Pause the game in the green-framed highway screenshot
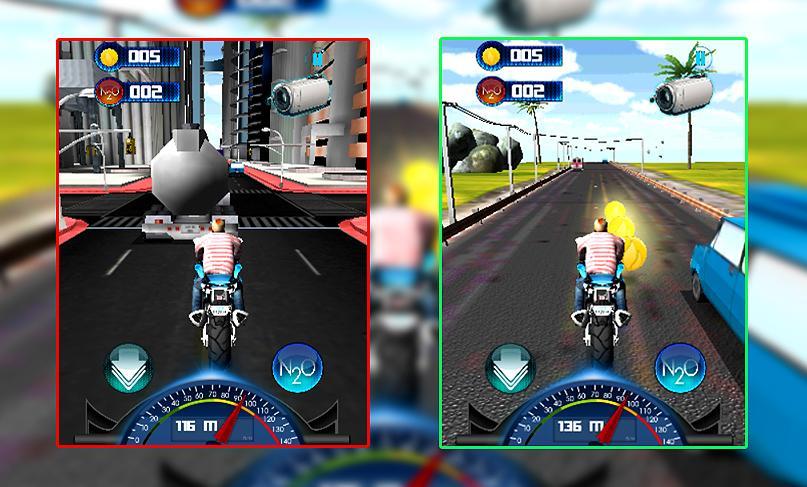The image size is (807, 487). [703, 58]
